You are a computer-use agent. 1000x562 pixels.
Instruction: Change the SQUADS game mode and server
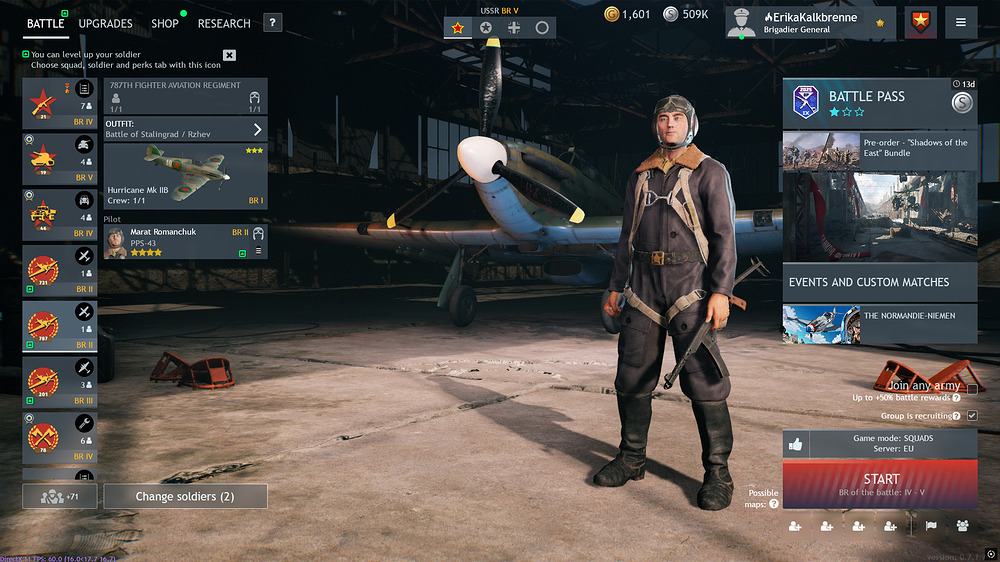[879, 444]
